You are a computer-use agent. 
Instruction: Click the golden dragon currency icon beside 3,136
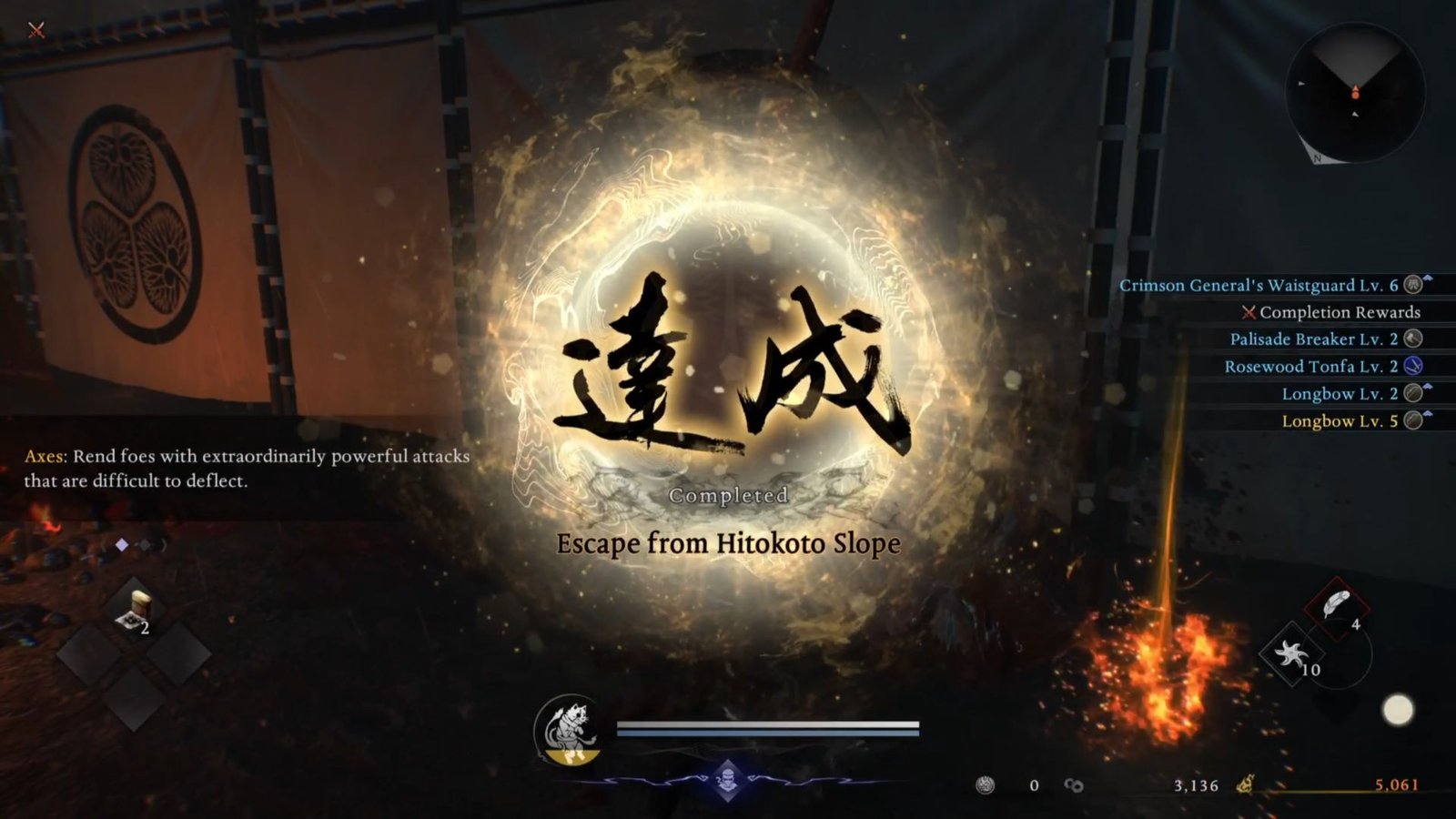[x=1245, y=784]
